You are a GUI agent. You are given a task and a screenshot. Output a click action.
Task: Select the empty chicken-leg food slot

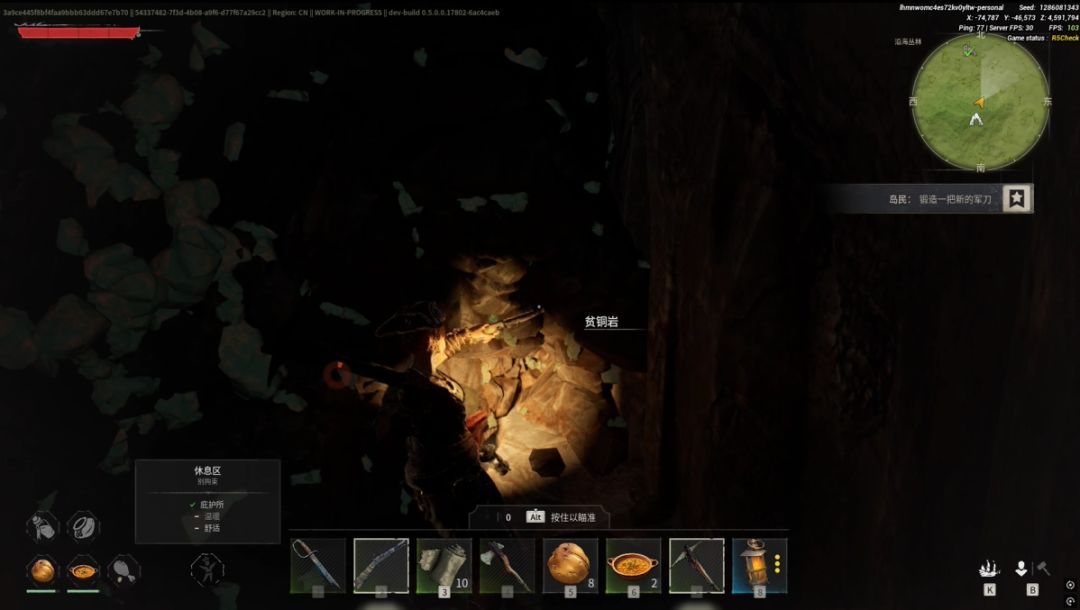[x=124, y=570]
